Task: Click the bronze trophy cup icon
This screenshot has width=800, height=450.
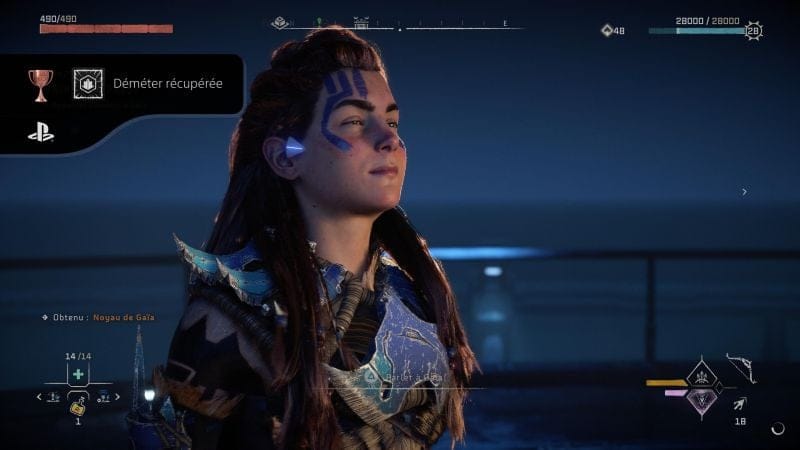Action: point(41,85)
